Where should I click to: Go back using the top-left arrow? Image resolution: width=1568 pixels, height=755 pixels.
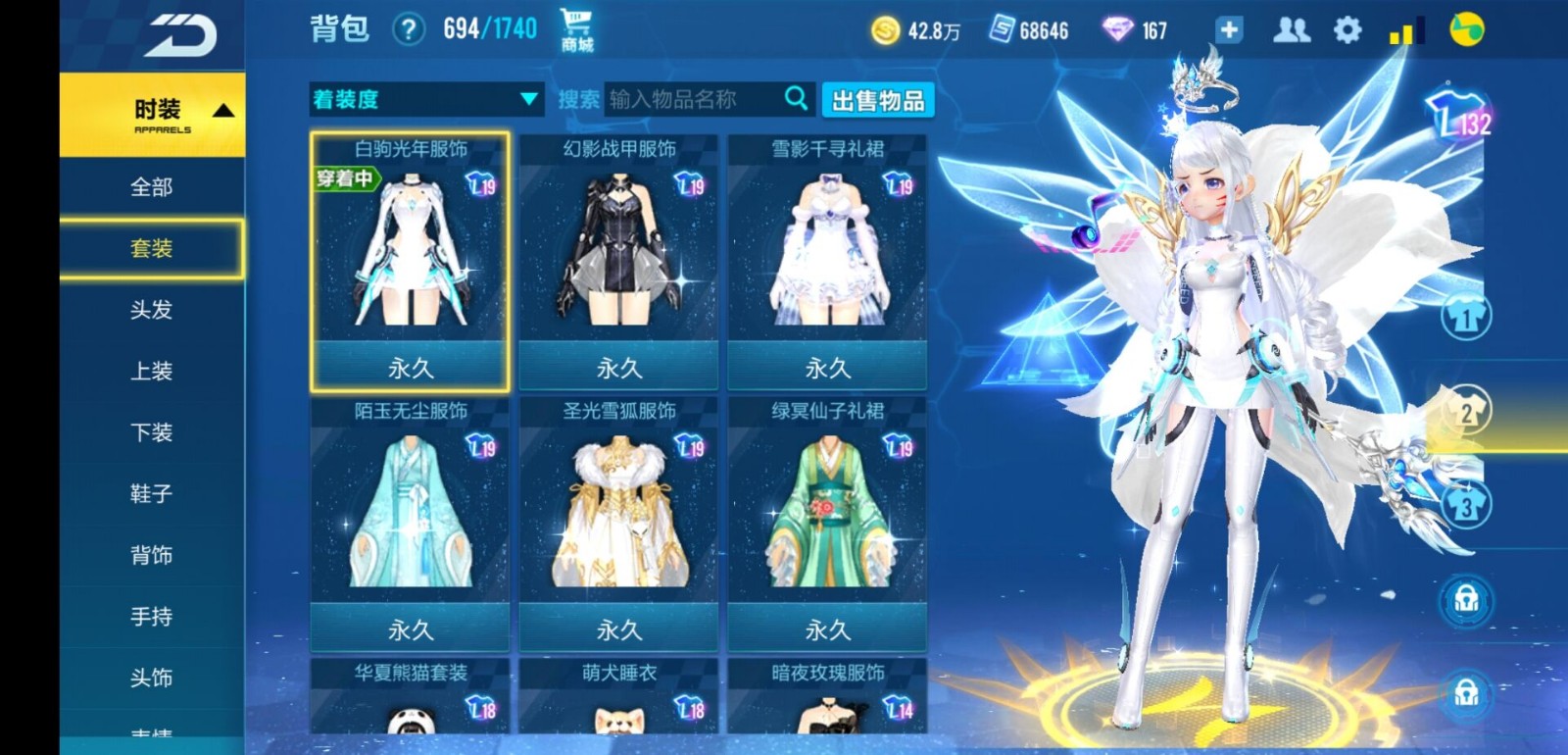[x=180, y=36]
